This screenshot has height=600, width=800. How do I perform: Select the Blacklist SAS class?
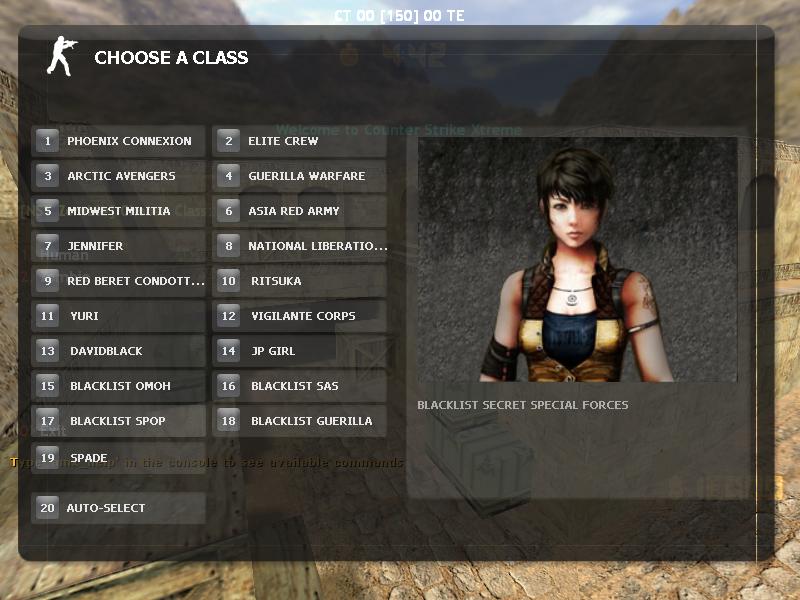pos(299,386)
